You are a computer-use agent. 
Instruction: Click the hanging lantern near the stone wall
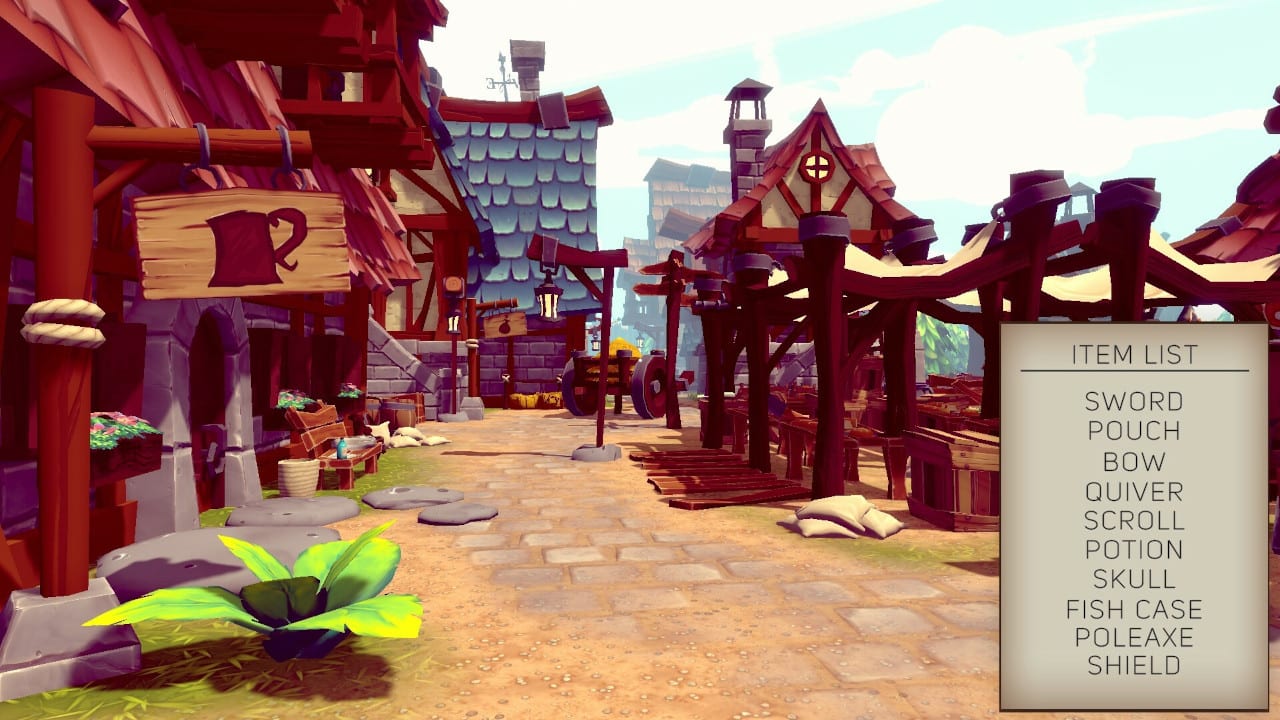tap(548, 303)
